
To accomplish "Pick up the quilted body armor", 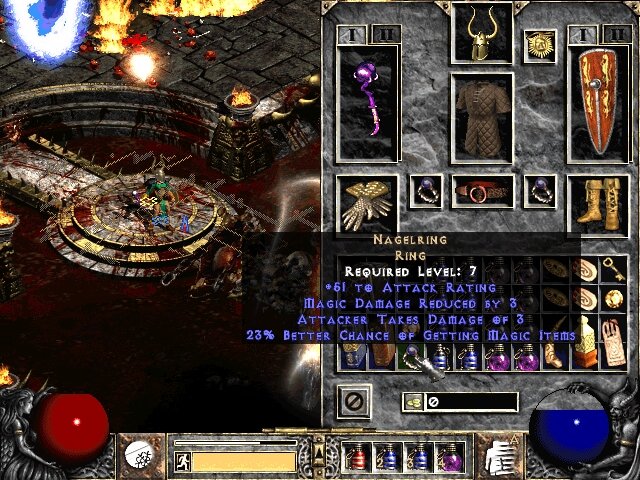I will tap(483, 115).
